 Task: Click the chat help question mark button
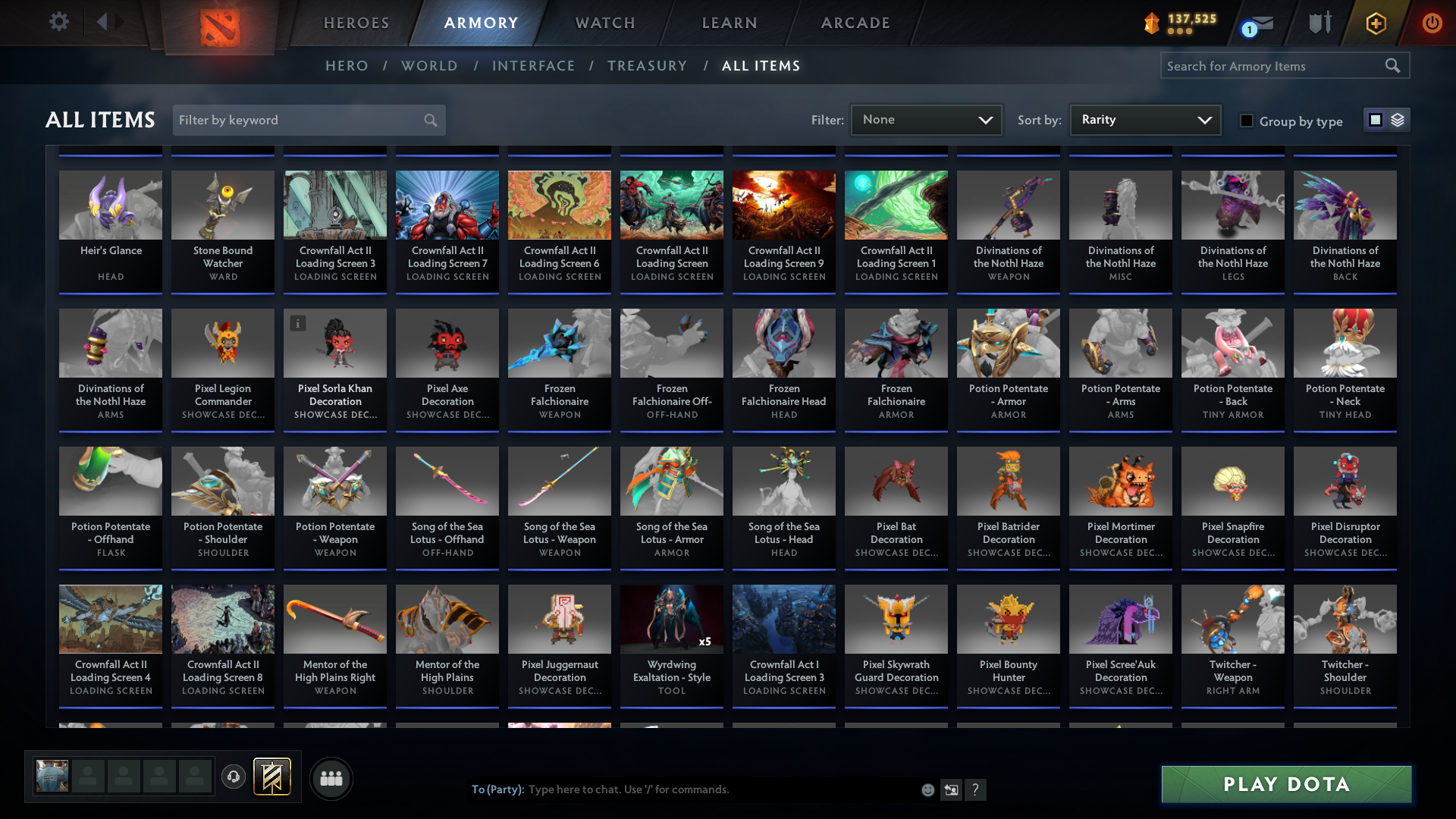(x=977, y=789)
